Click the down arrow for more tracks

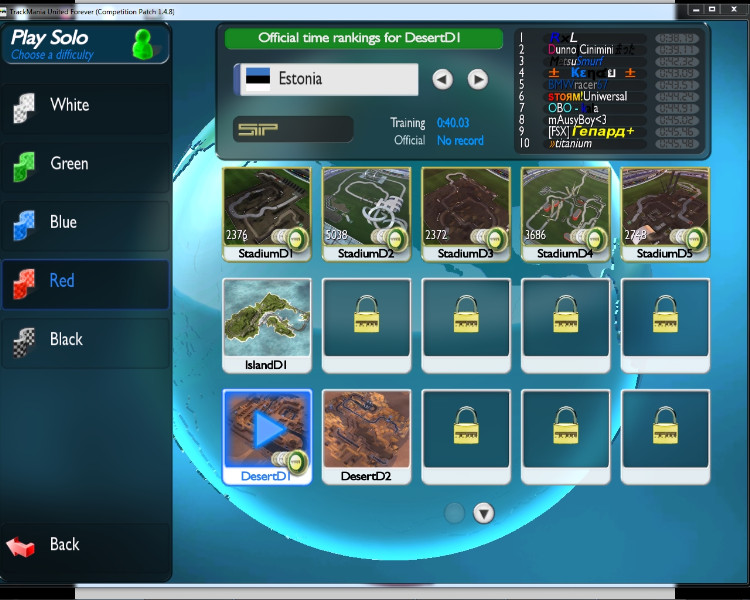tap(484, 514)
